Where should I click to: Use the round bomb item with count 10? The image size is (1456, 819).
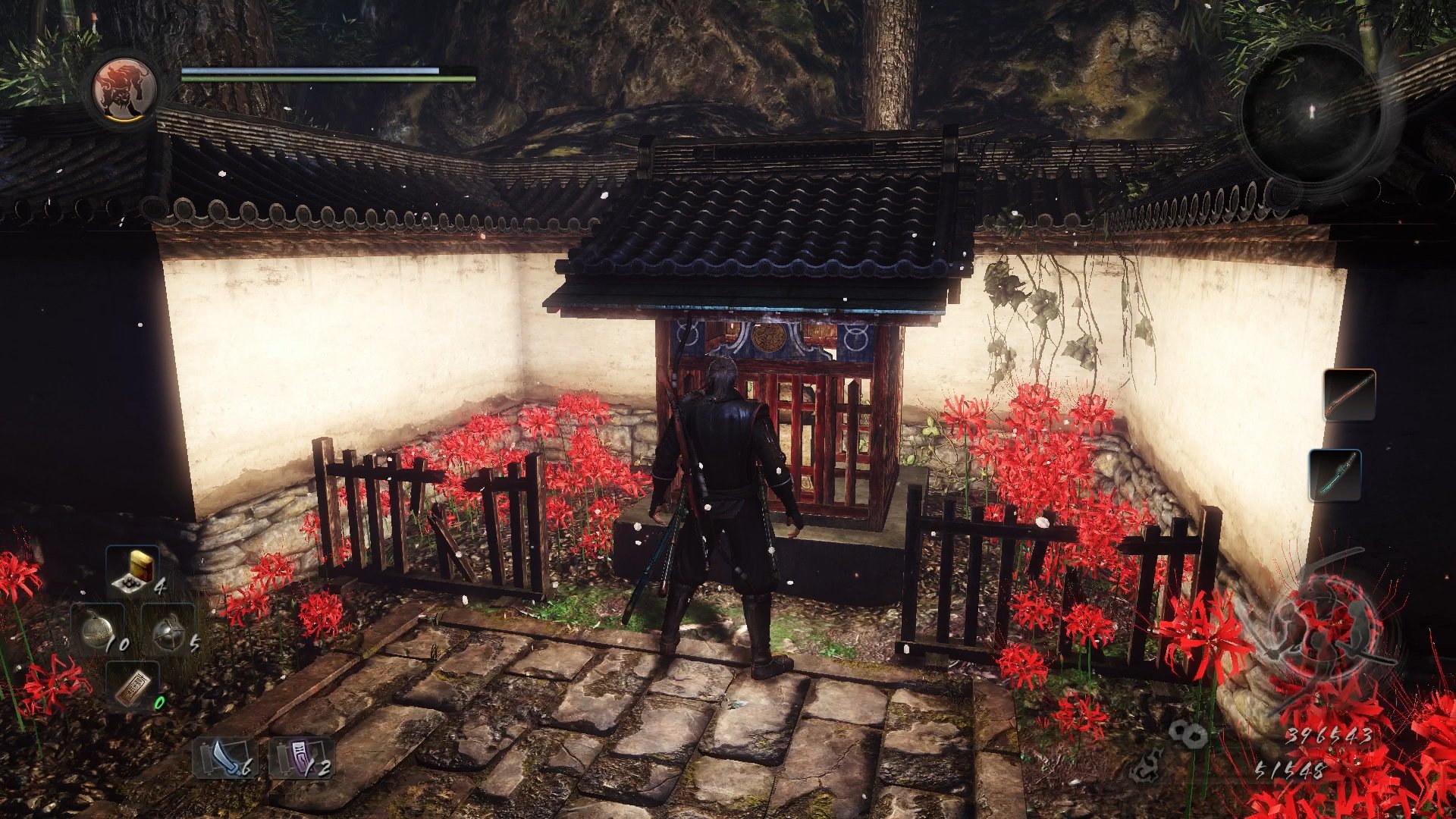[99, 631]
